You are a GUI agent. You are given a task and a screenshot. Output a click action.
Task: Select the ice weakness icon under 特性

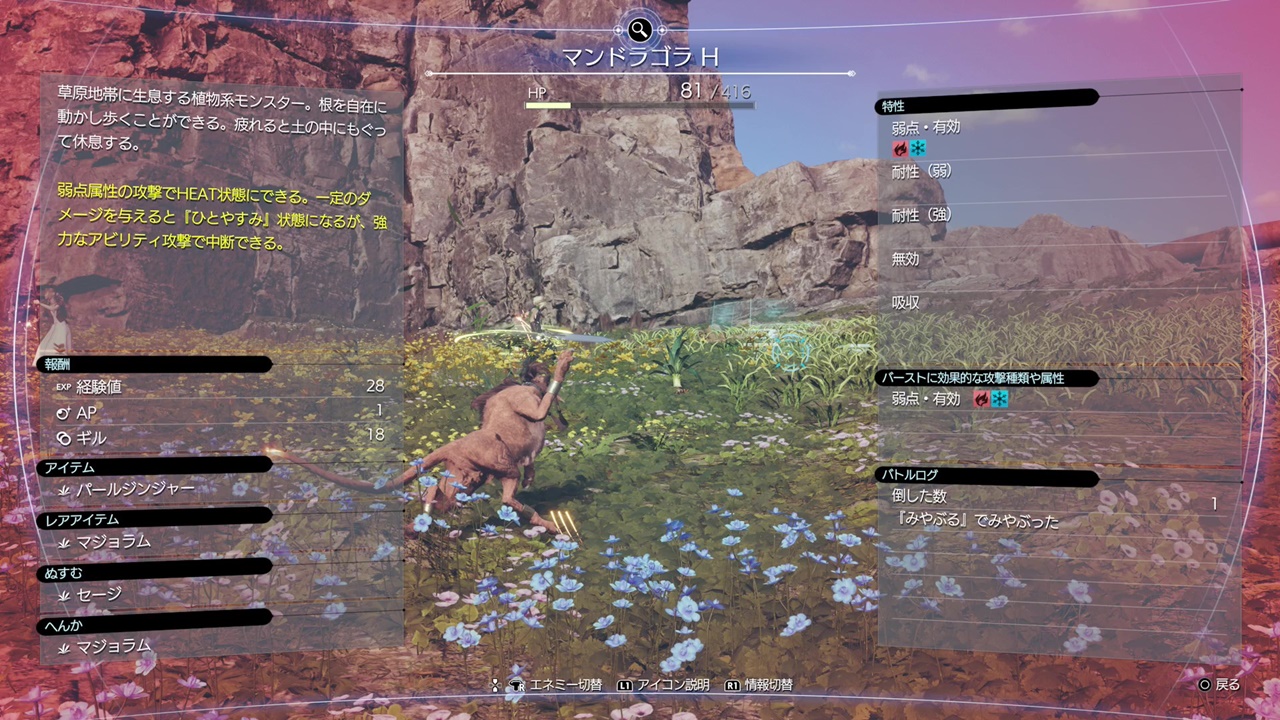point(918,148)
